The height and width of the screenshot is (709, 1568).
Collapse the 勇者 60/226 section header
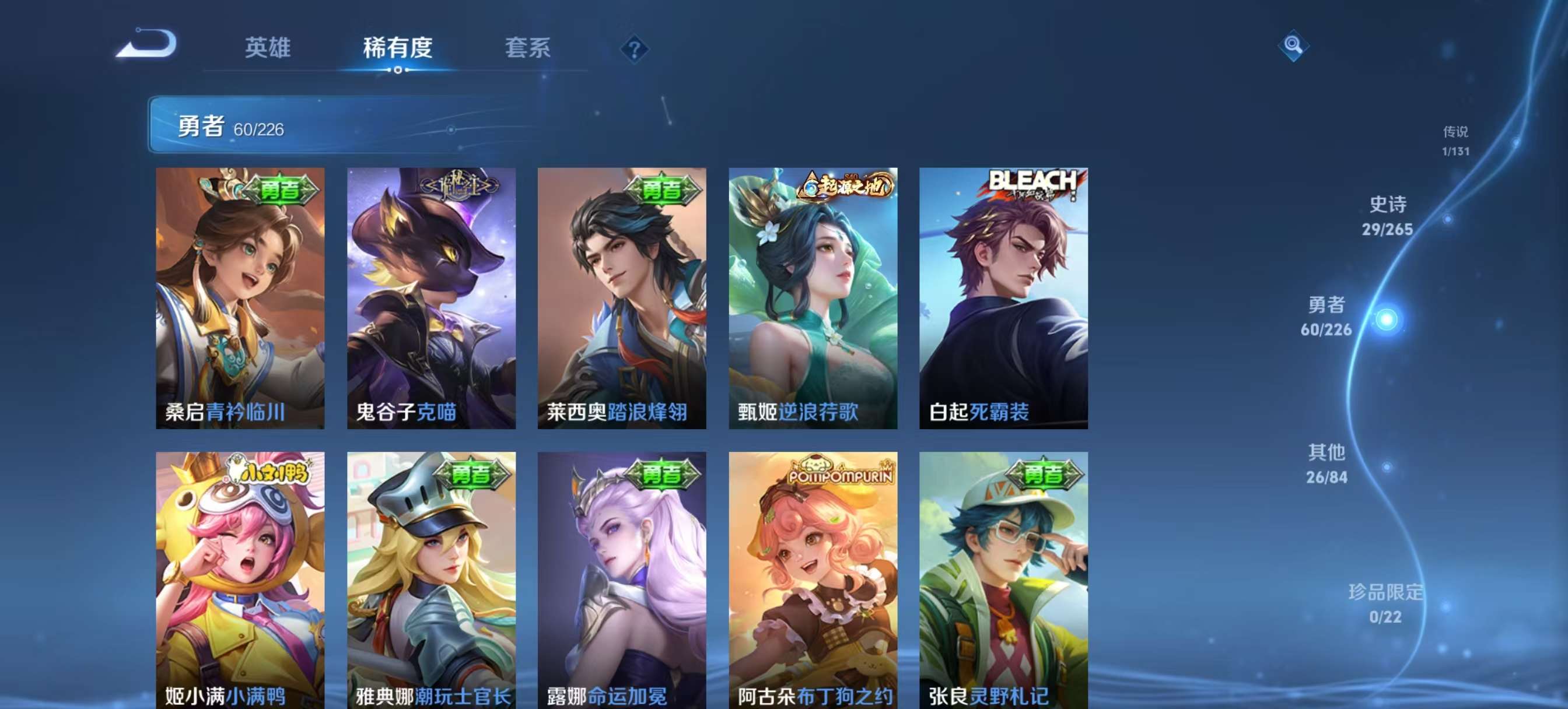point(232,128)
